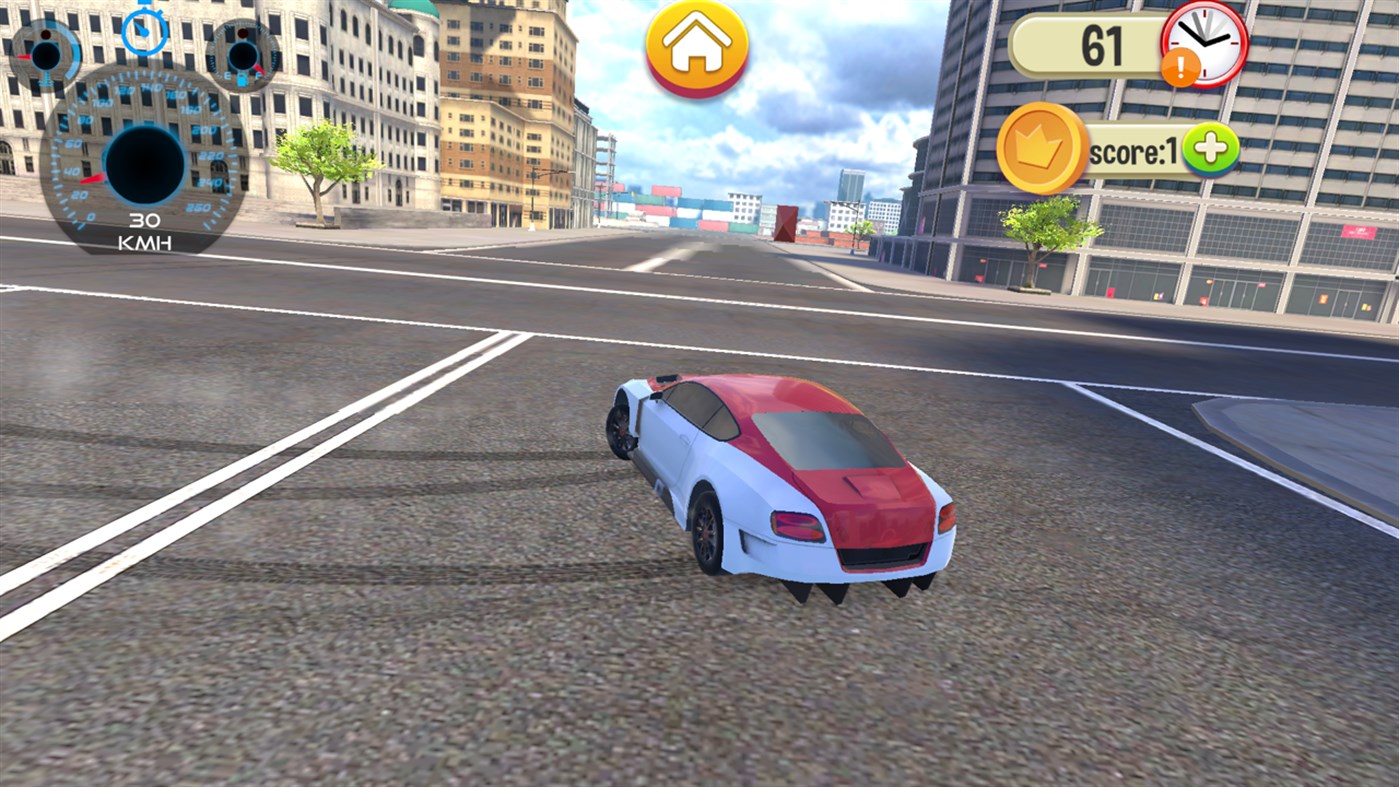Open the red clock timer icon
1399x787 pixels.
pos(1205,43)
